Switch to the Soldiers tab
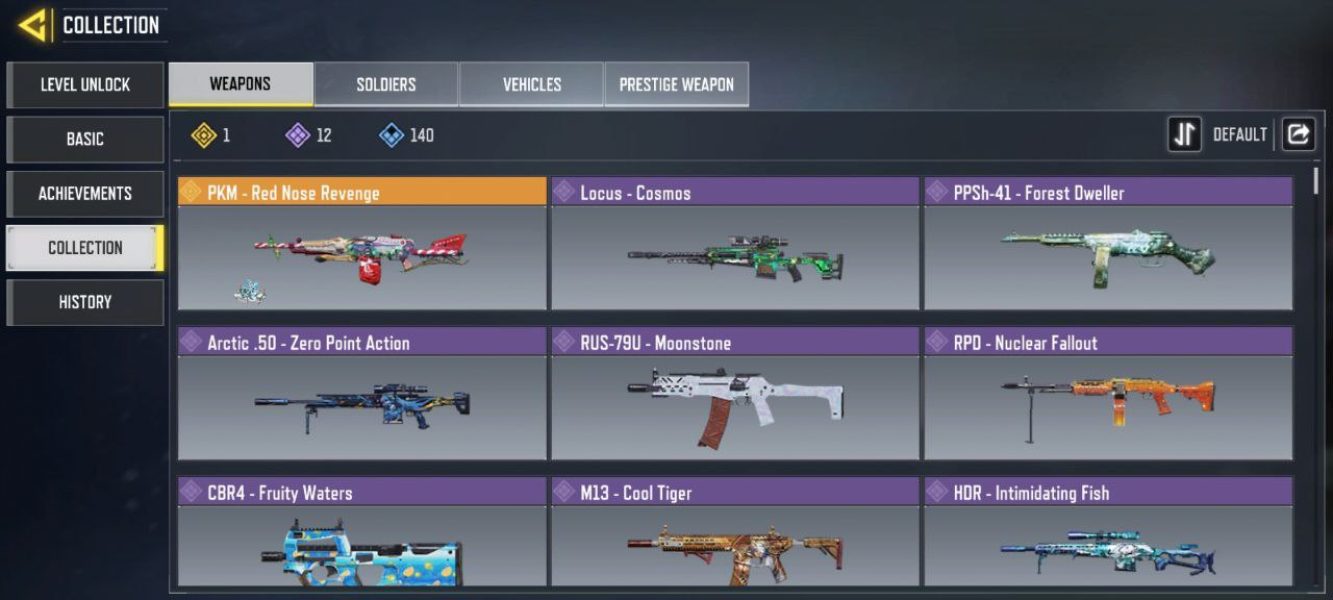The height and width of the screenshot is (600, 1333). coord(386,85)
